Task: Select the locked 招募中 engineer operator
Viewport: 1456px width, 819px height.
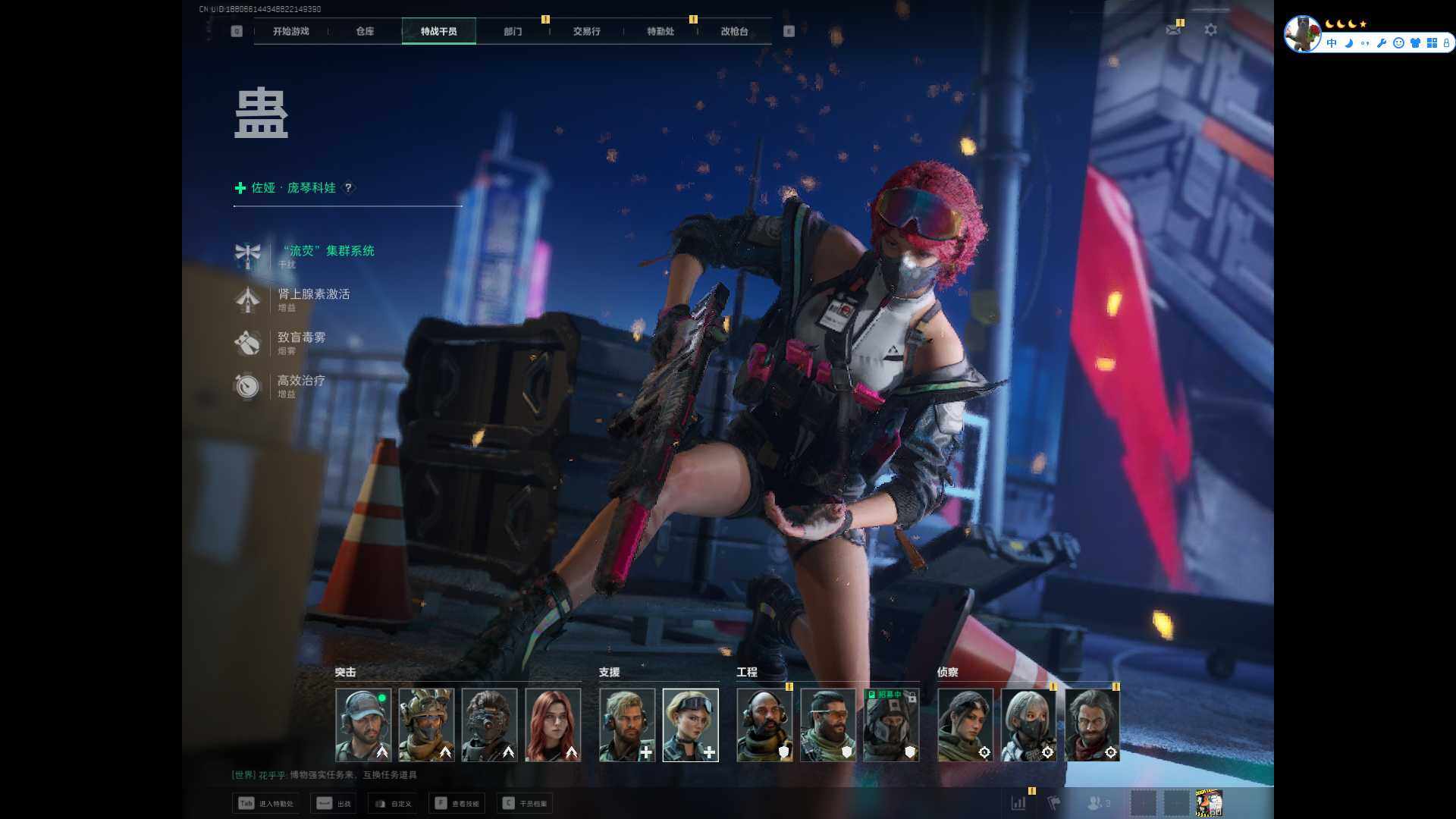Action: pyautogui.click(x=891, y=724)
